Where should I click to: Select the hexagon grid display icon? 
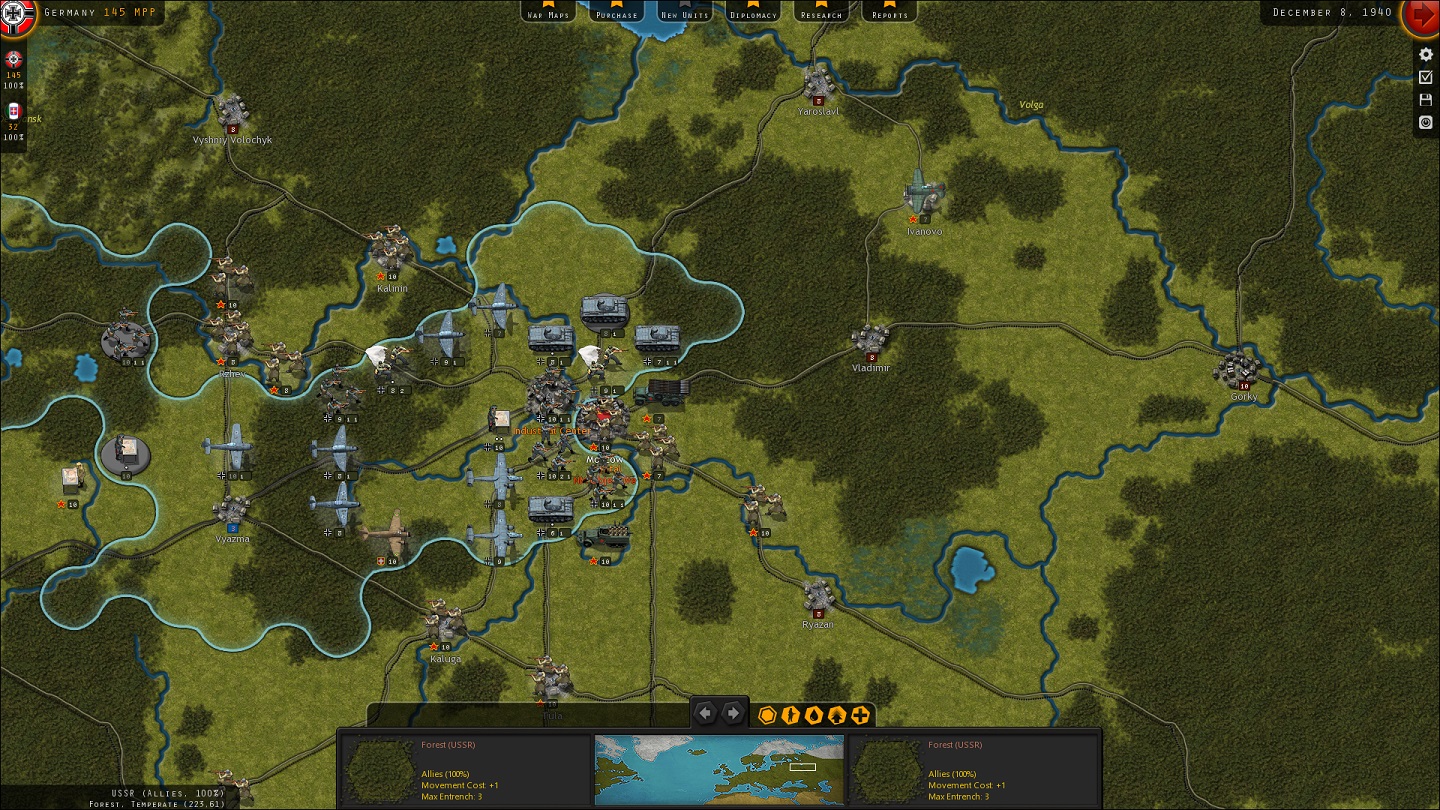[768, 715]
